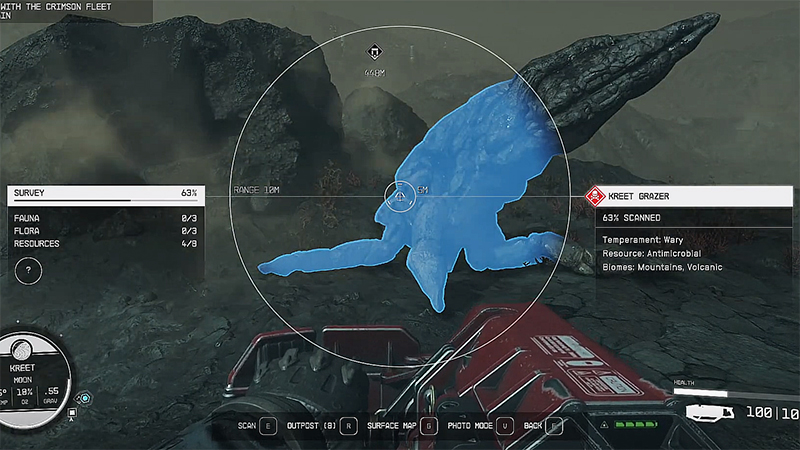Click the question mark unknown trait circle

coord(30,269)
